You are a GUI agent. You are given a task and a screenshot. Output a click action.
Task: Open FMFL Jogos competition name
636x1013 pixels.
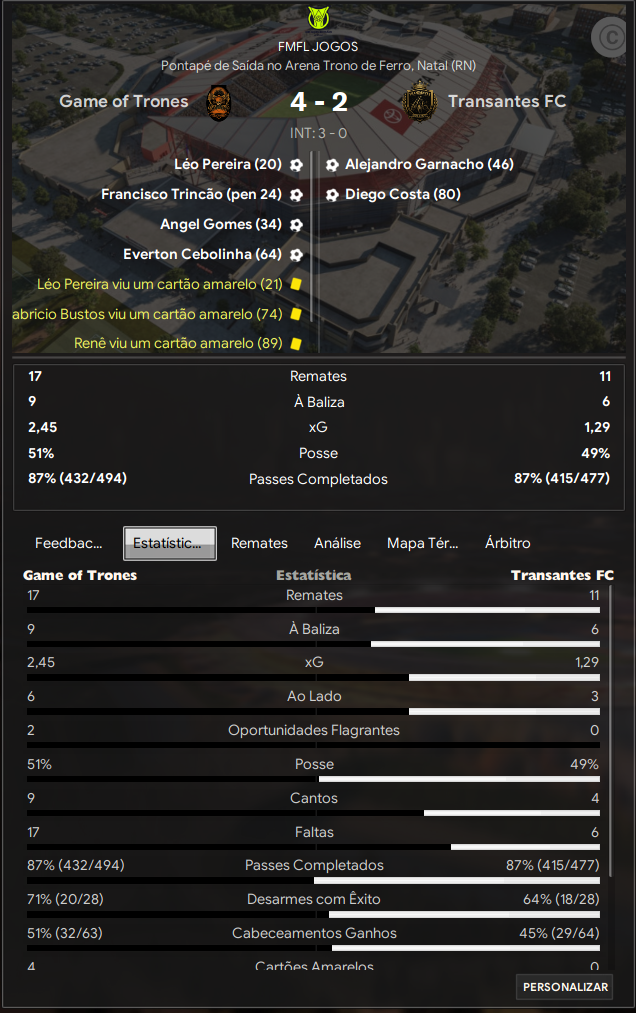tap(318, 46)
